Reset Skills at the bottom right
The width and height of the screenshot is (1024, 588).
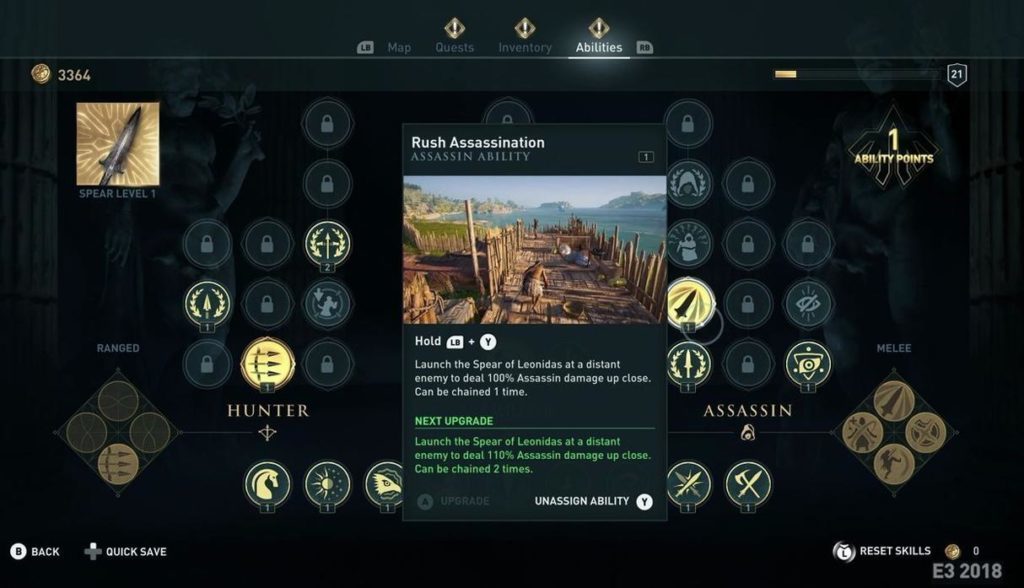pos(893,551)
